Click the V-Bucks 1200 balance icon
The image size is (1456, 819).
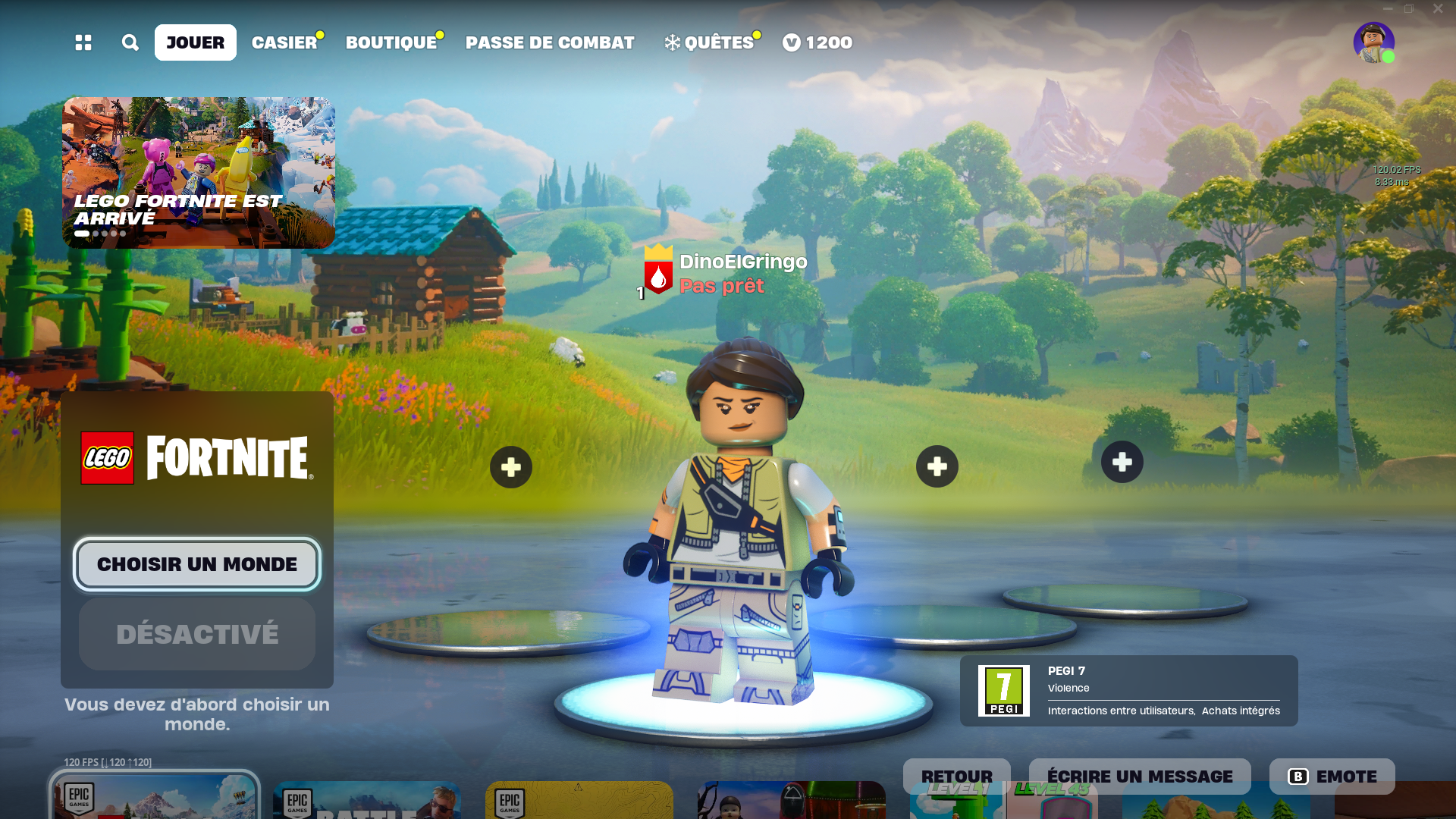(791, 42)
